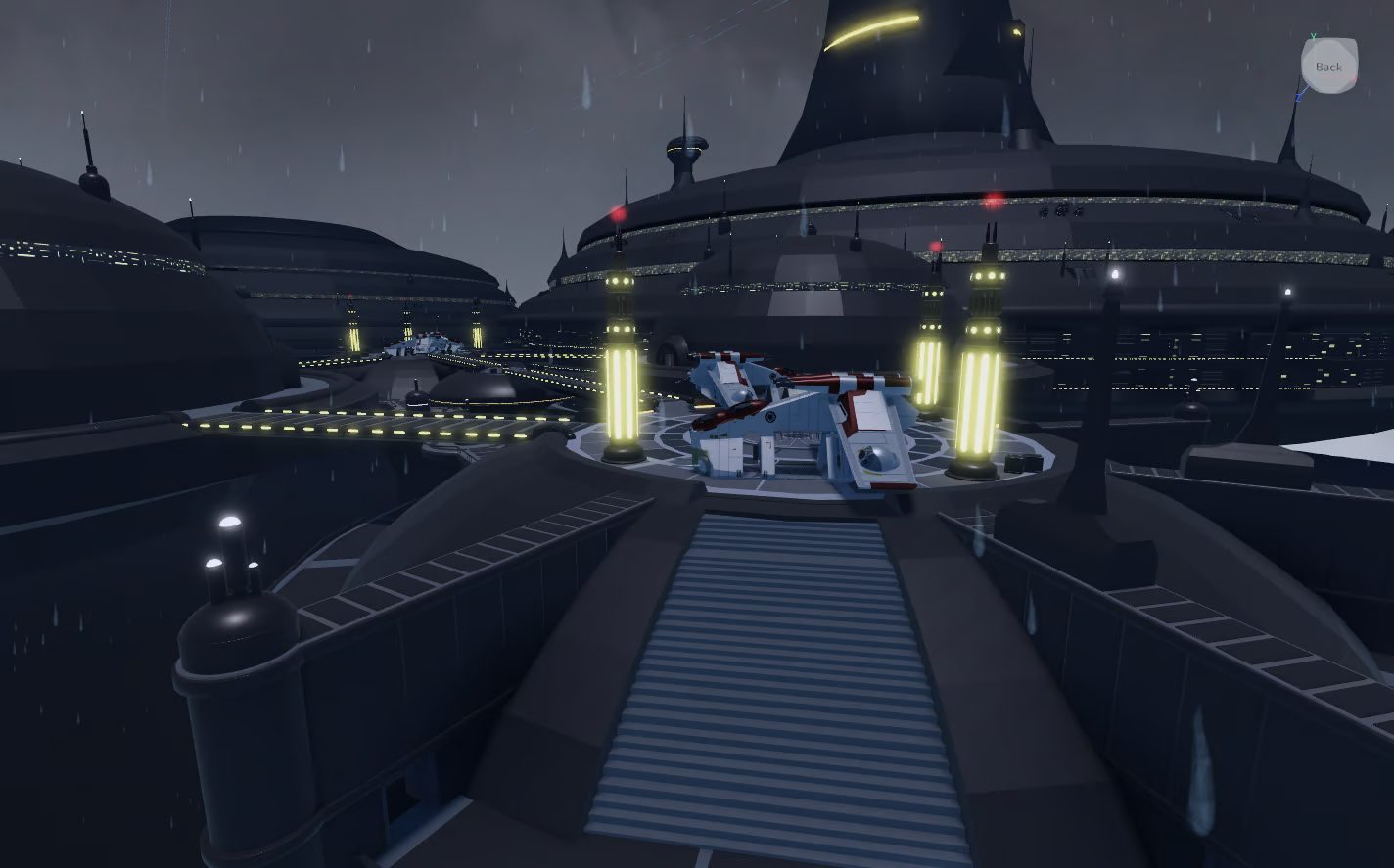Click the small dome antenna on the tower
The image size is (1394, 868).
click(x=684, y=147)
